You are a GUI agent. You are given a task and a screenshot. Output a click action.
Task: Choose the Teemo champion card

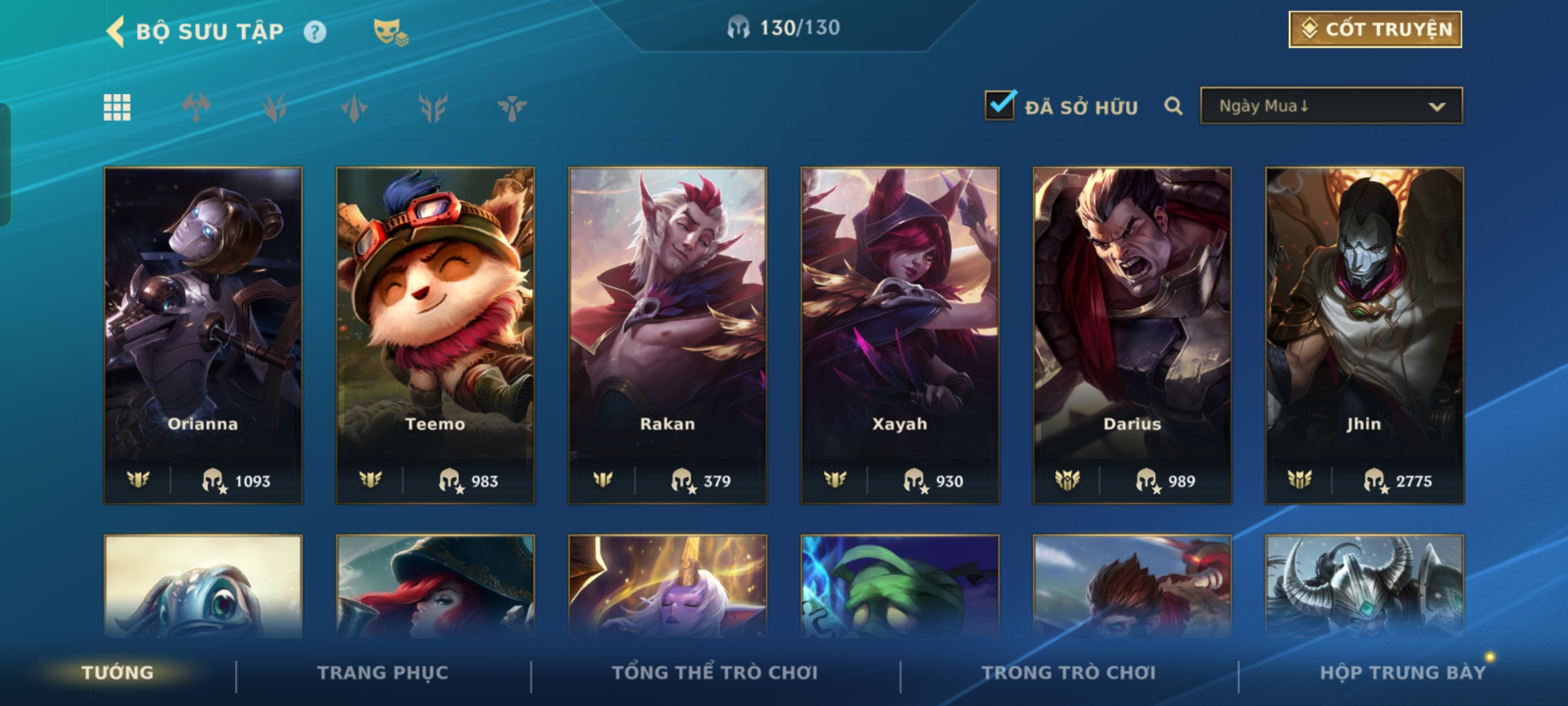pos(435,335)
